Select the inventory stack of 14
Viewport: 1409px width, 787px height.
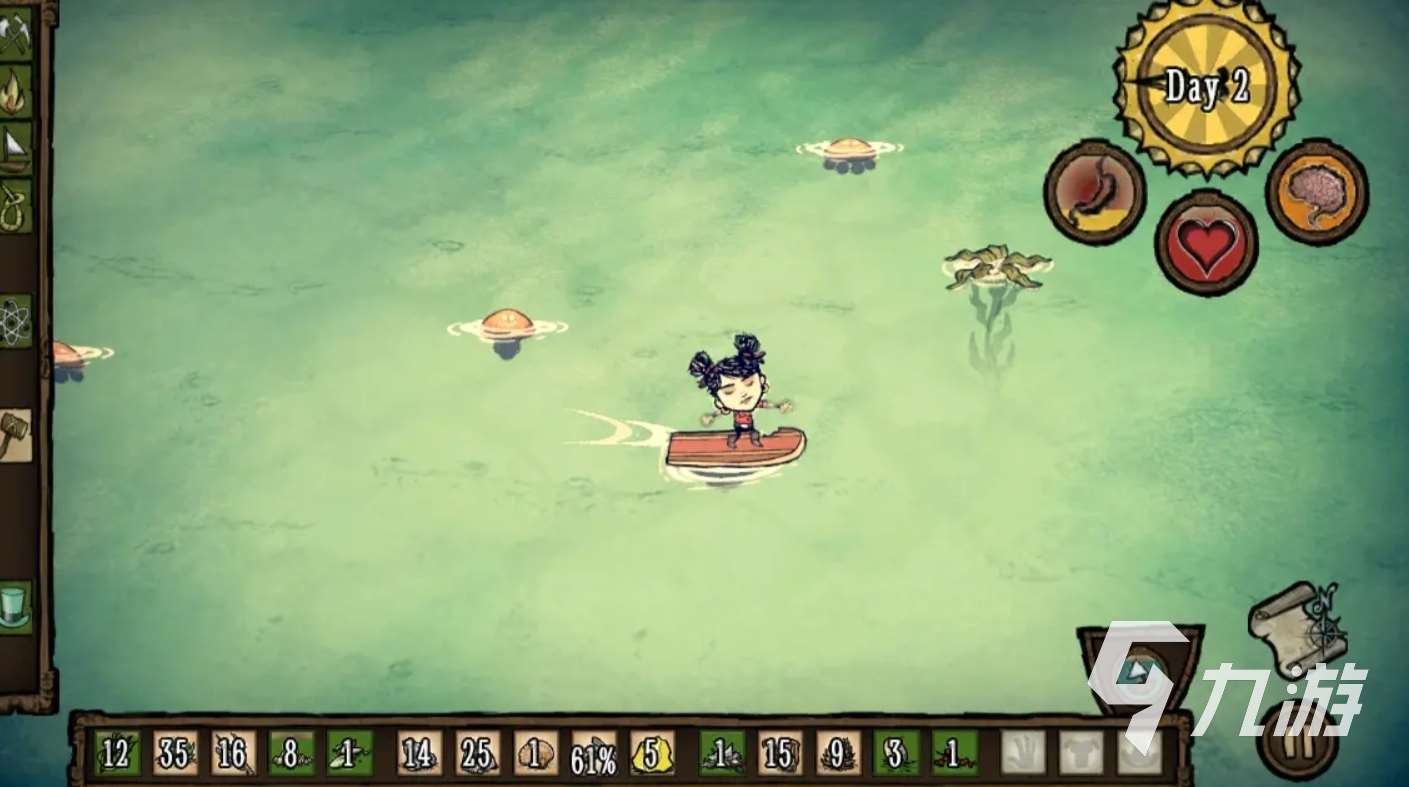click(x=419, y=753)
